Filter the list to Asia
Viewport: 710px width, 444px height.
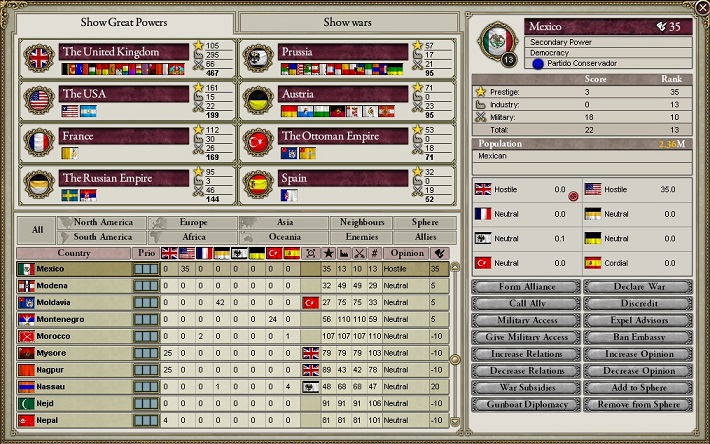(284, 222)
